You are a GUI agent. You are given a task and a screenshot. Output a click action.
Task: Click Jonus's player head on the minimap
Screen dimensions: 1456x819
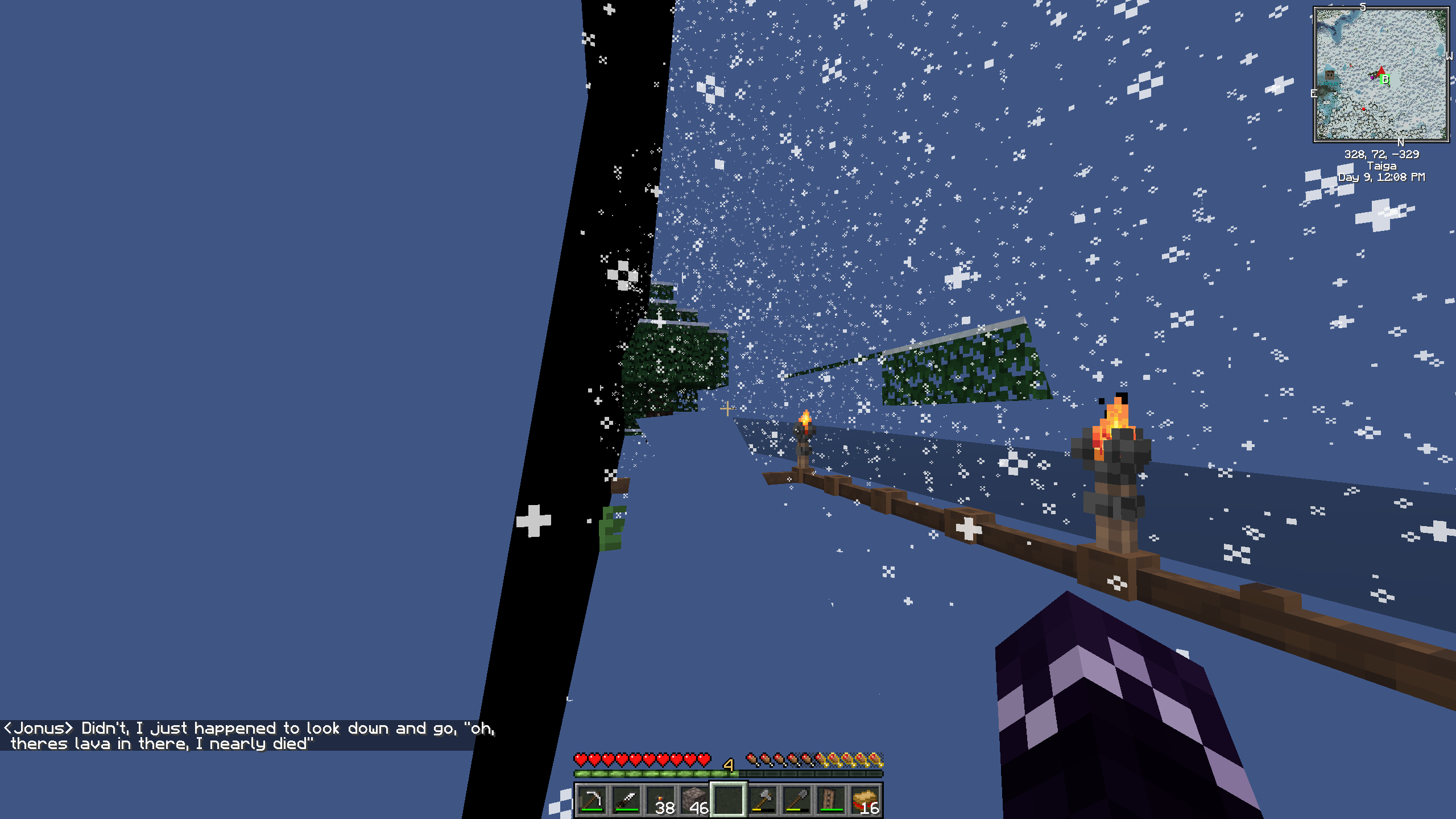pyautogui.click(x=1330, y=75)
